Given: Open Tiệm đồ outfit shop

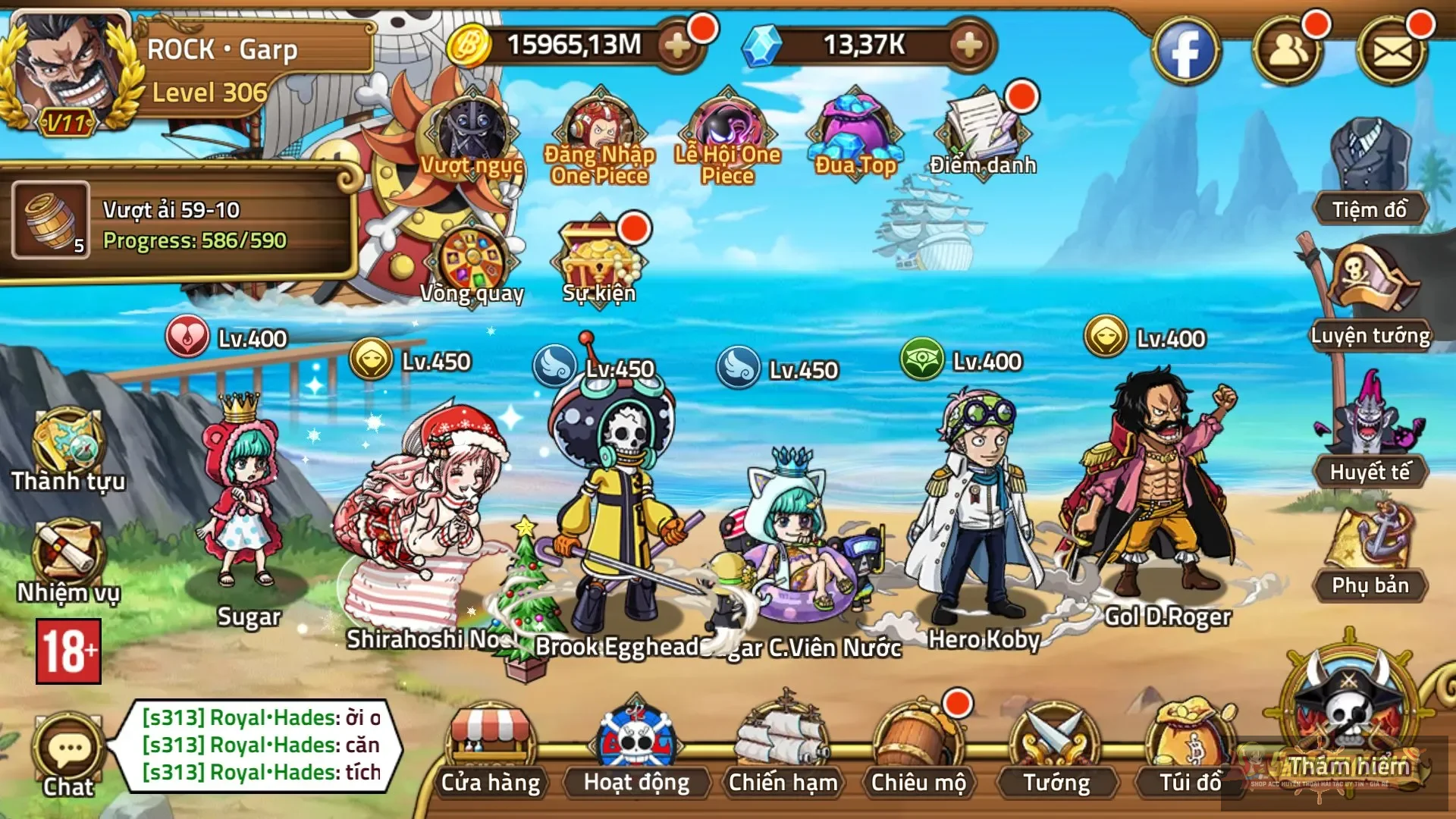Looking at the screenshot, I should [x=1370, y=174].
